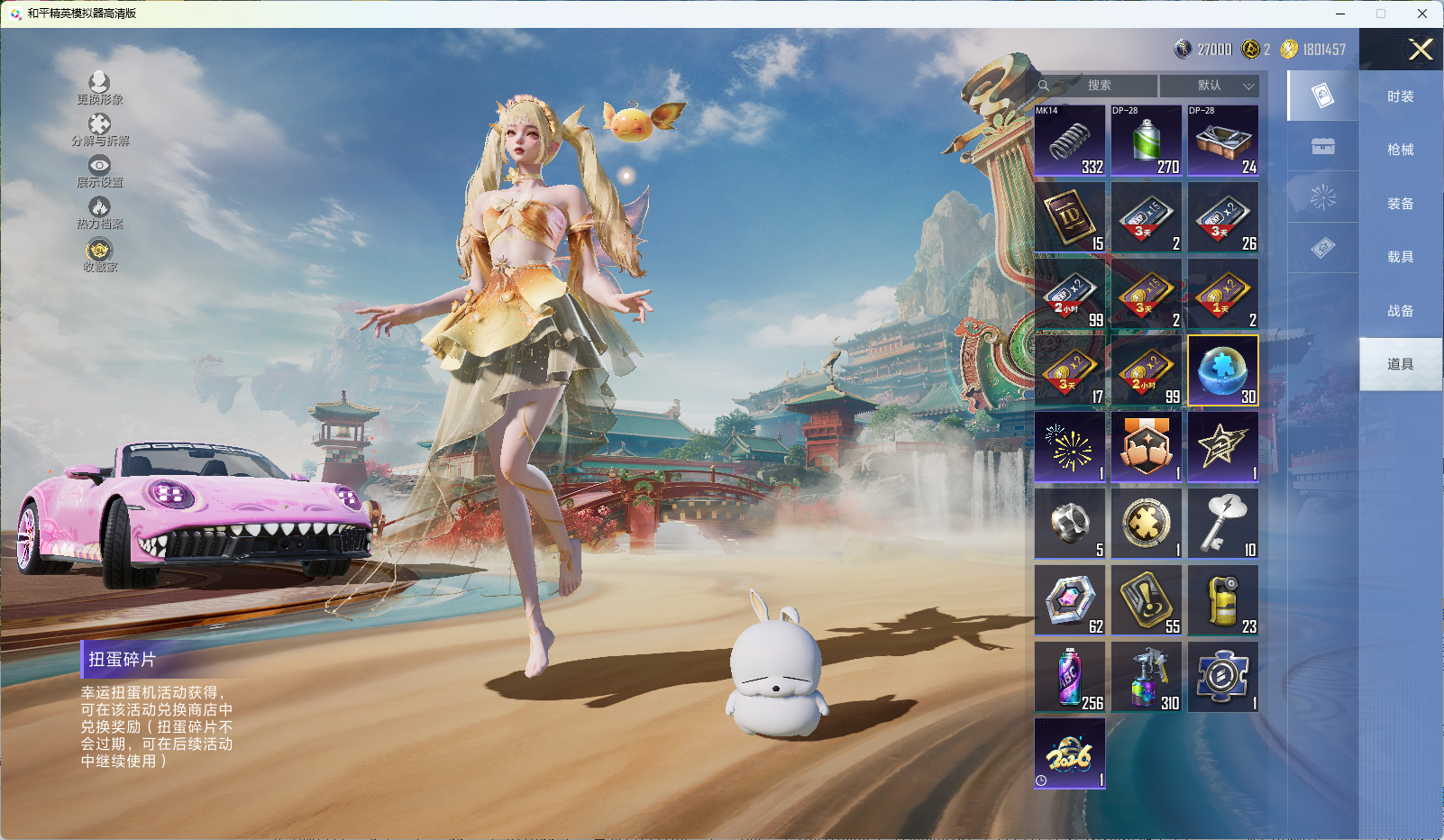Close the inventory with the X button

(x=1421, y=50)
